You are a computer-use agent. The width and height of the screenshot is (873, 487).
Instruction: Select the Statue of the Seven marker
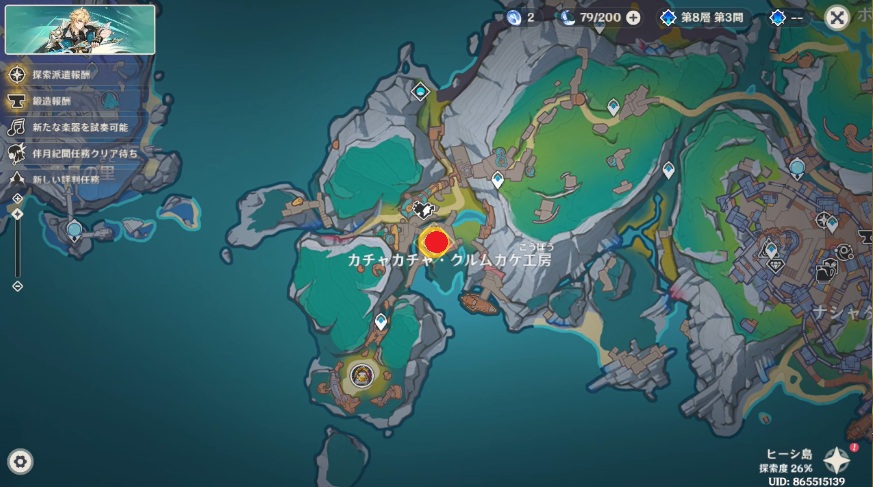point(74,231)
